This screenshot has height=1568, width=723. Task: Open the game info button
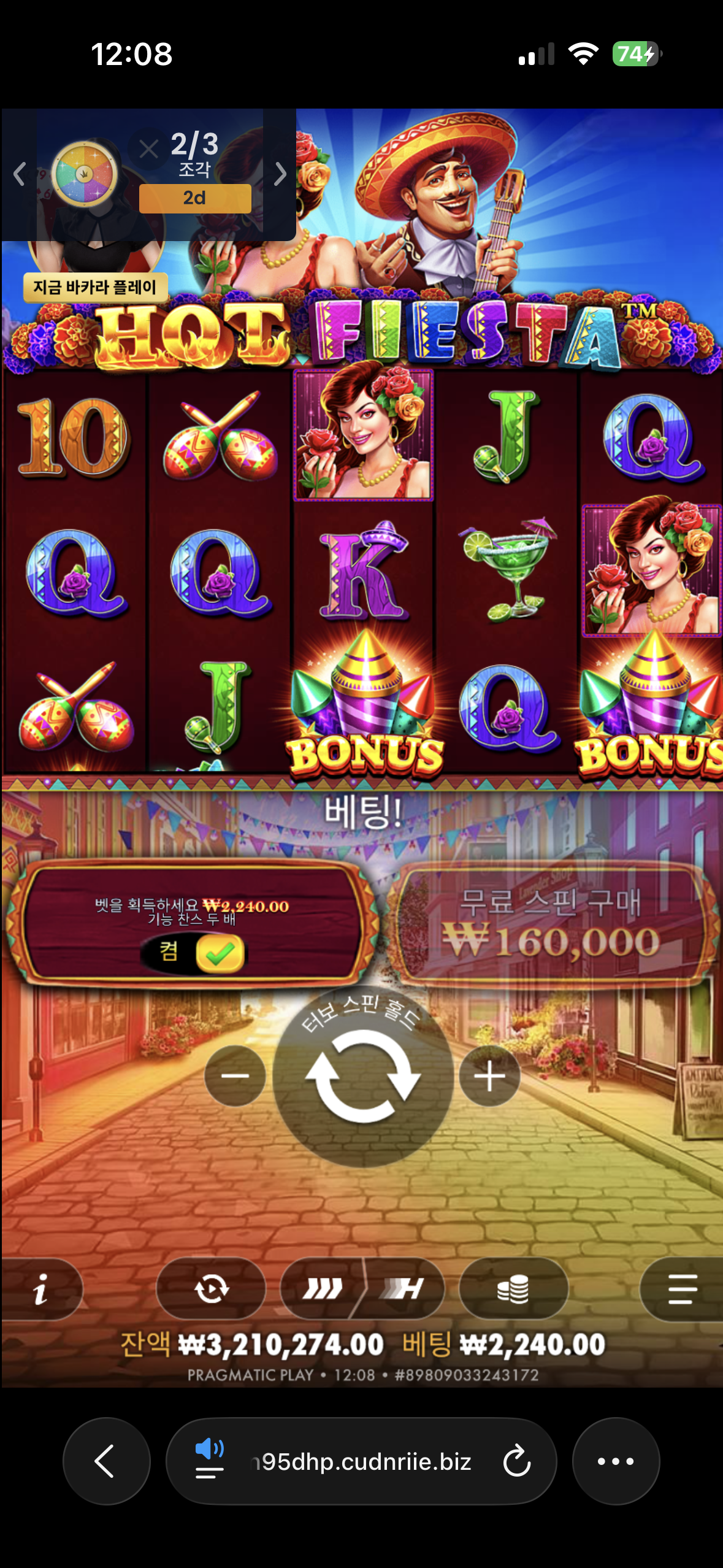coord(40,1288)
